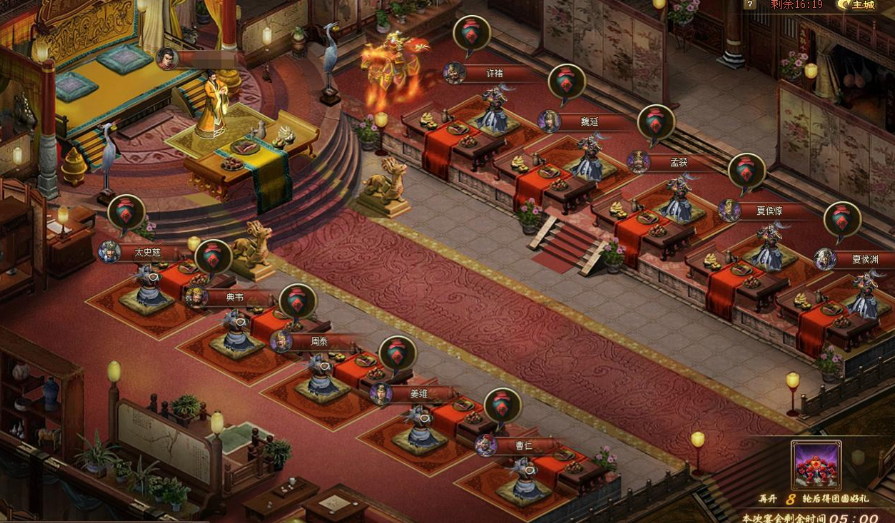Tap the wine jar bubble above 夏侯渊
Viewport: 895px width, 523px height.
(x=842, y=219)
